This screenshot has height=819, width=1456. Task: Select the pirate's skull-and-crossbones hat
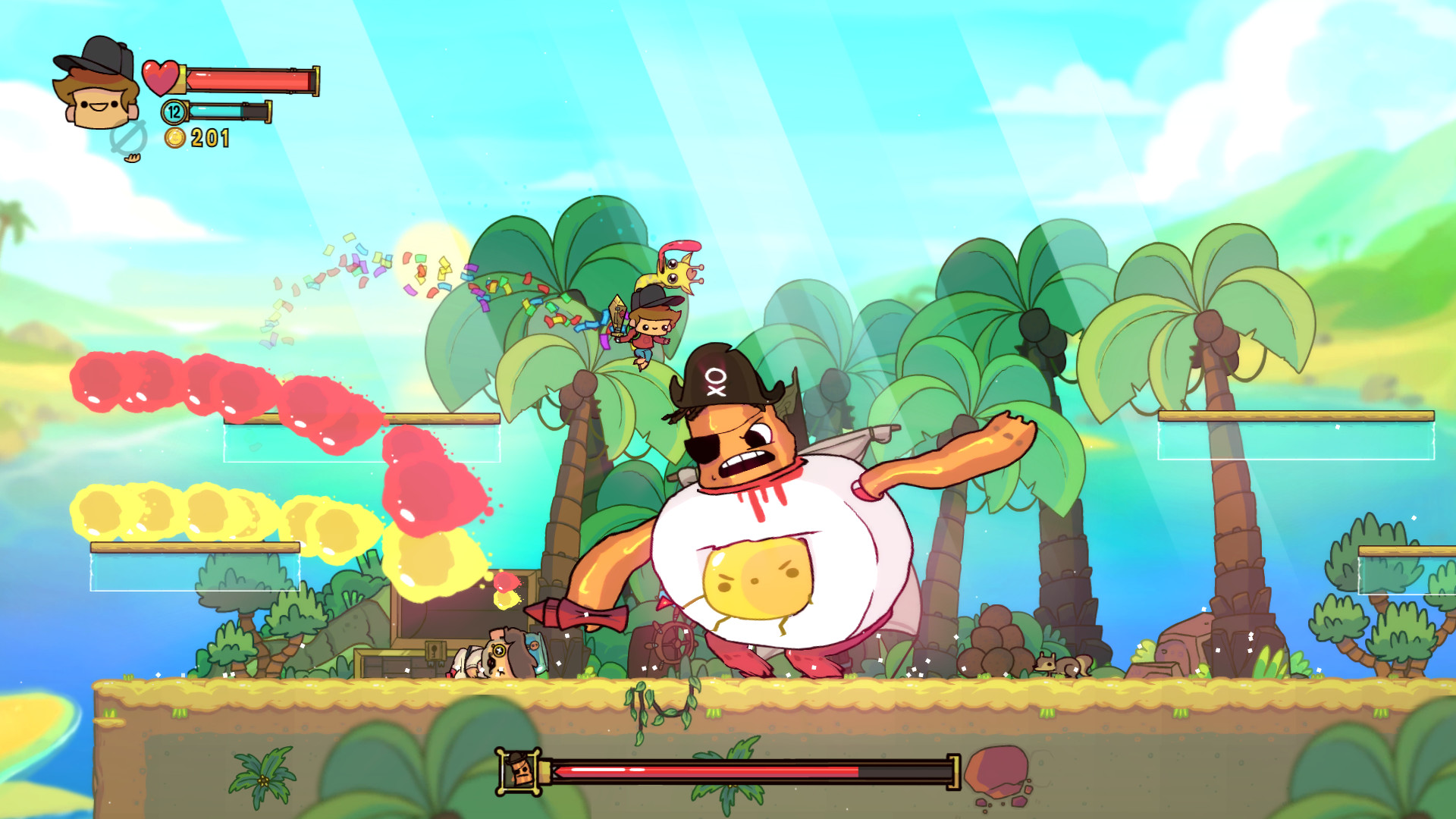pyautogui.click(x=717, y=379)
